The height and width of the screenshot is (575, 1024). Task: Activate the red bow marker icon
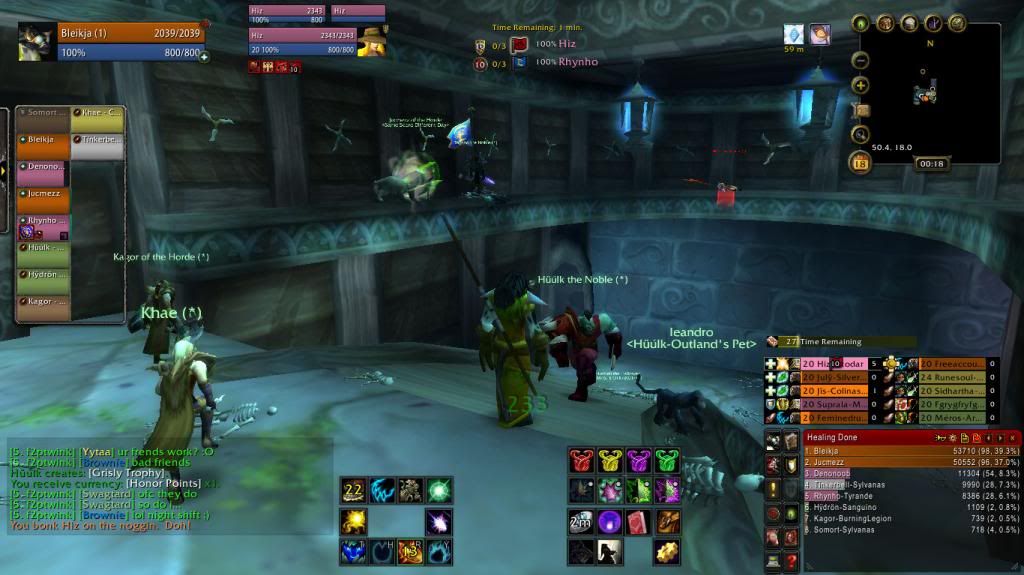pos(581,461)
